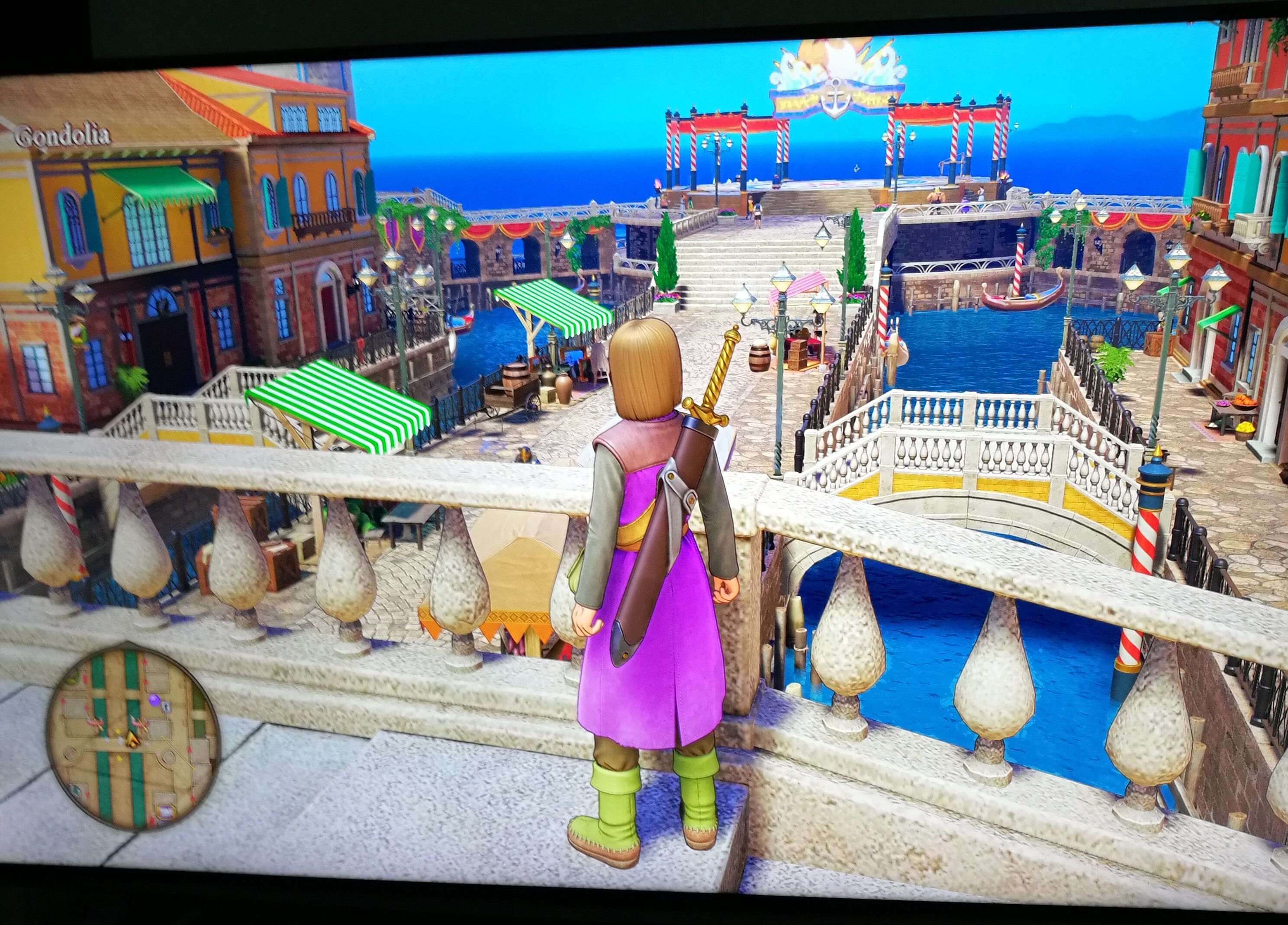Click the purple orb marker on minimap
The width and height of the screenshot is (1288, 925).
pos(155,699)
